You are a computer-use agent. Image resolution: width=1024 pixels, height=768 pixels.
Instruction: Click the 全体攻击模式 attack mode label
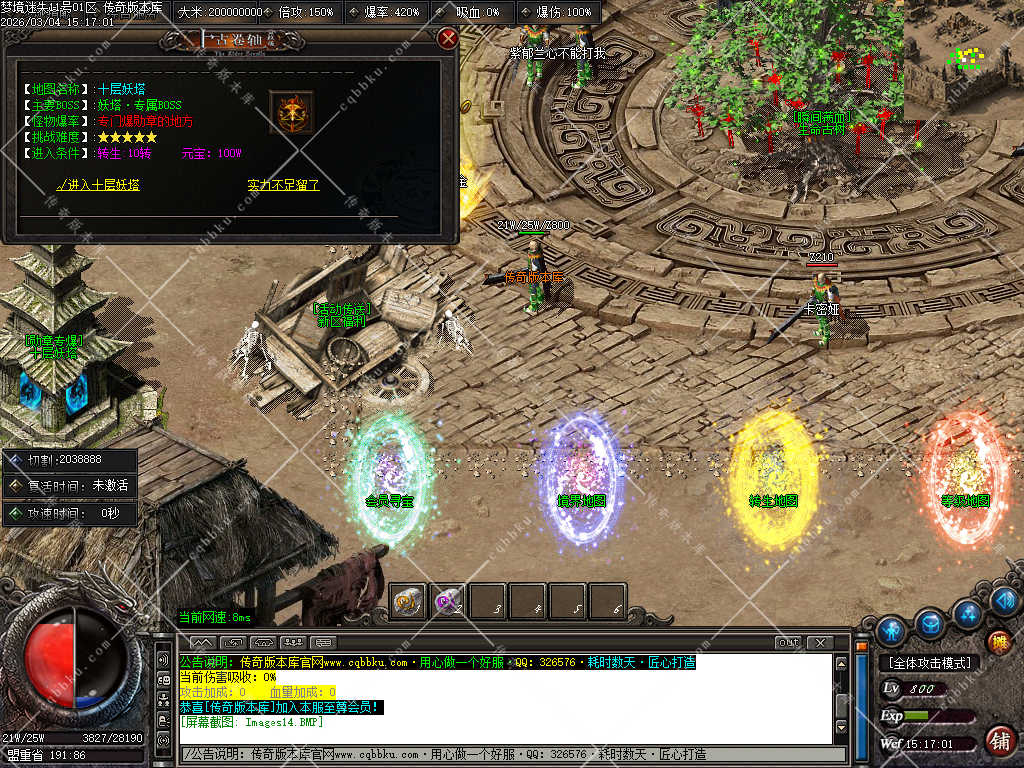coord(929,663)
